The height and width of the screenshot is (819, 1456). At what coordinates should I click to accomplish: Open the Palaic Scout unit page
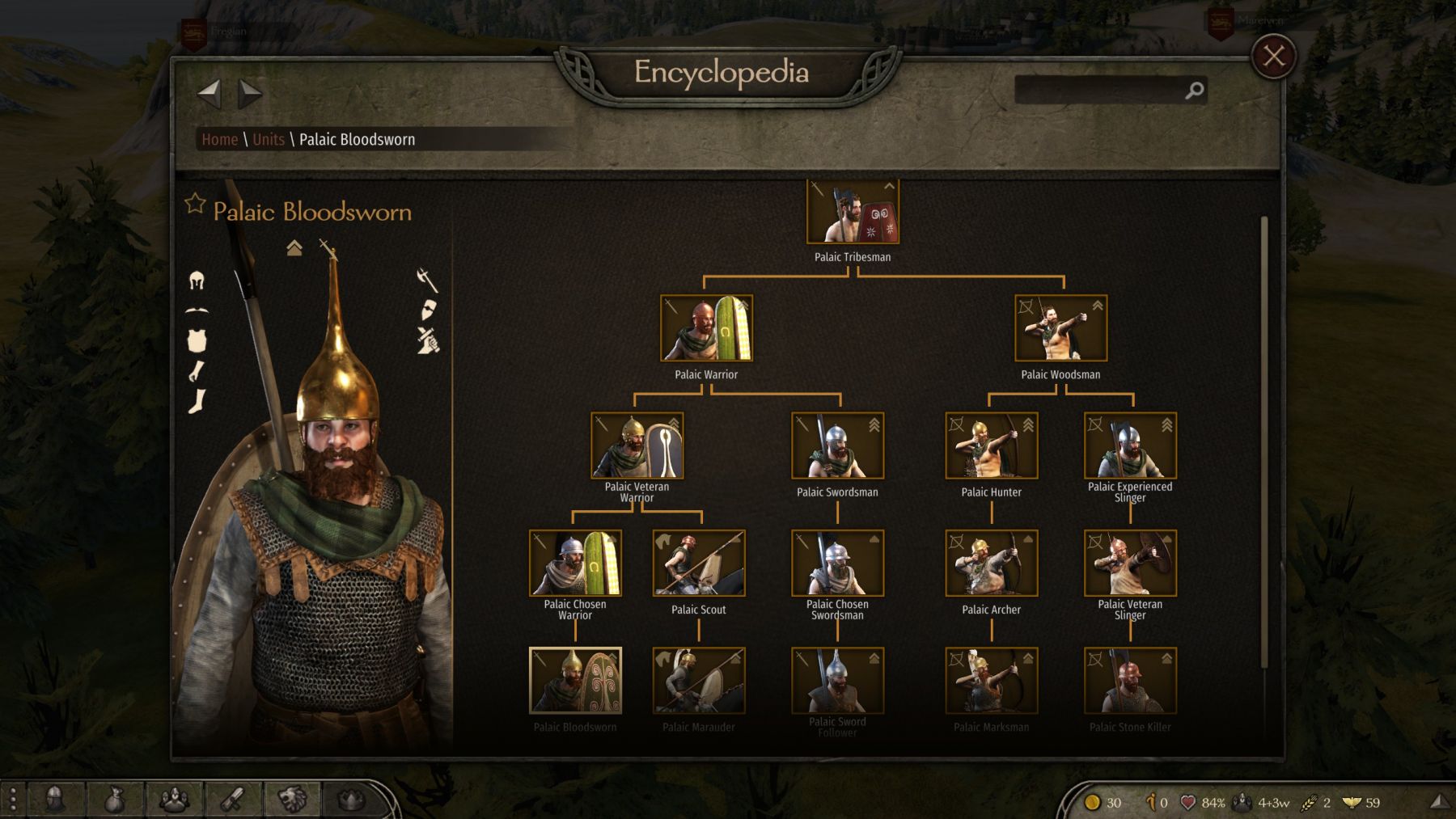(x=698, y=563)
